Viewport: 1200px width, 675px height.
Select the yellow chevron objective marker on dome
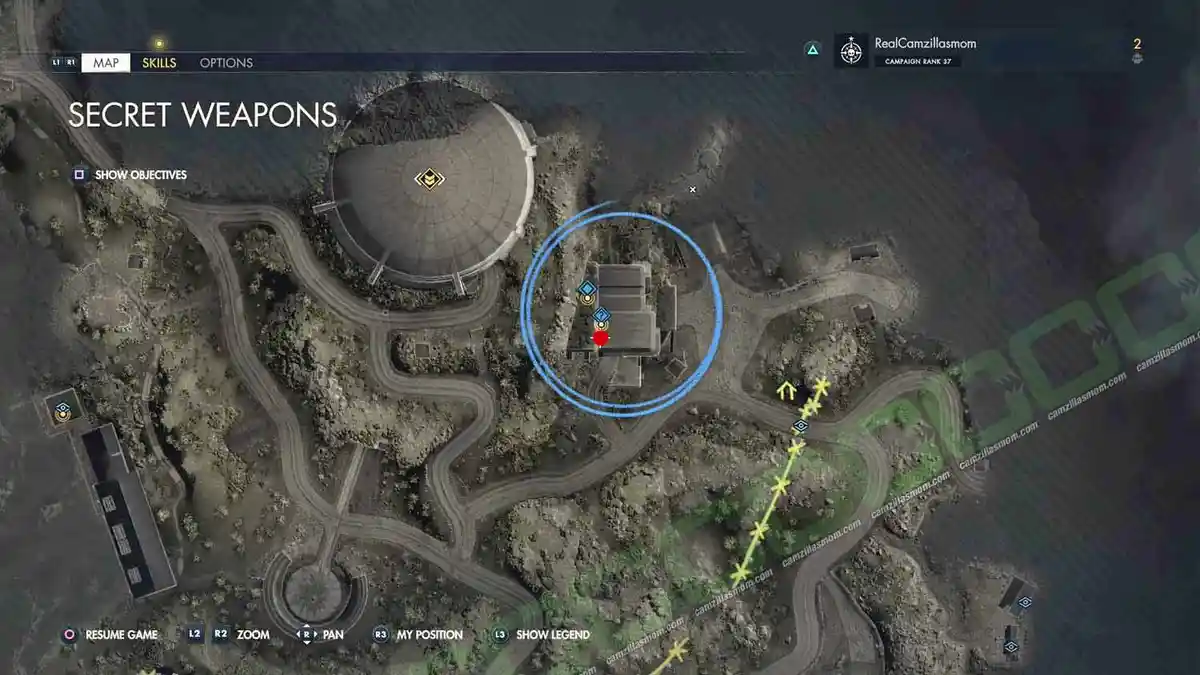click(429, 180)
